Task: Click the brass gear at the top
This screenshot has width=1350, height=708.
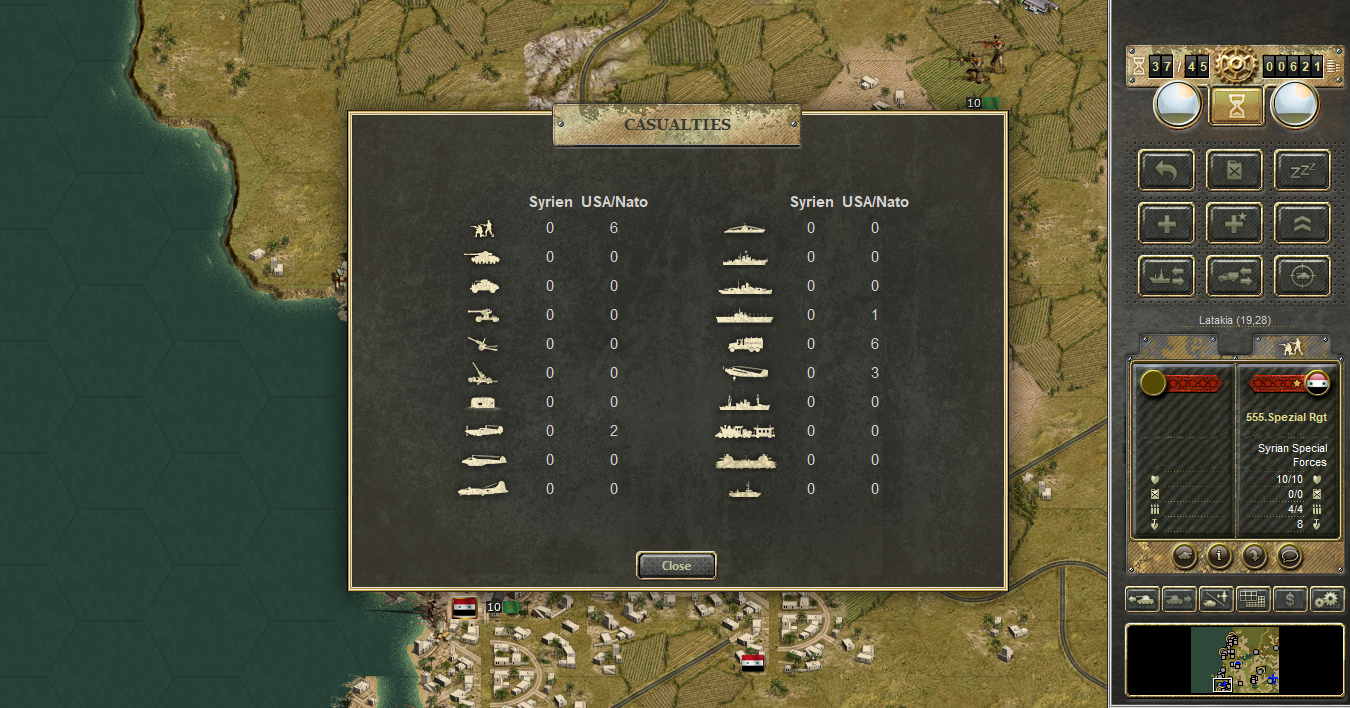Action: pos(1236,66)
